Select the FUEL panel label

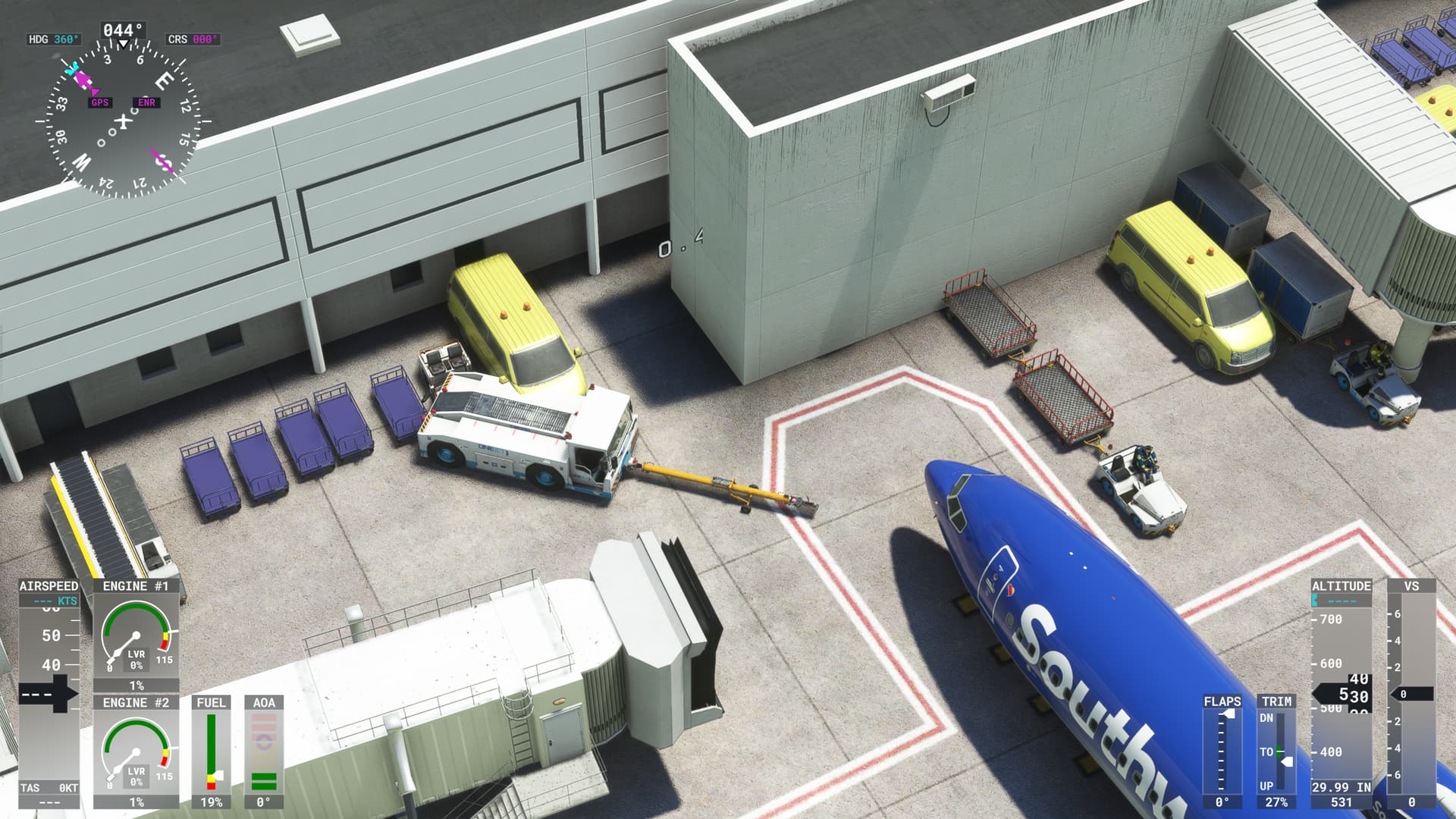[212, 704]
